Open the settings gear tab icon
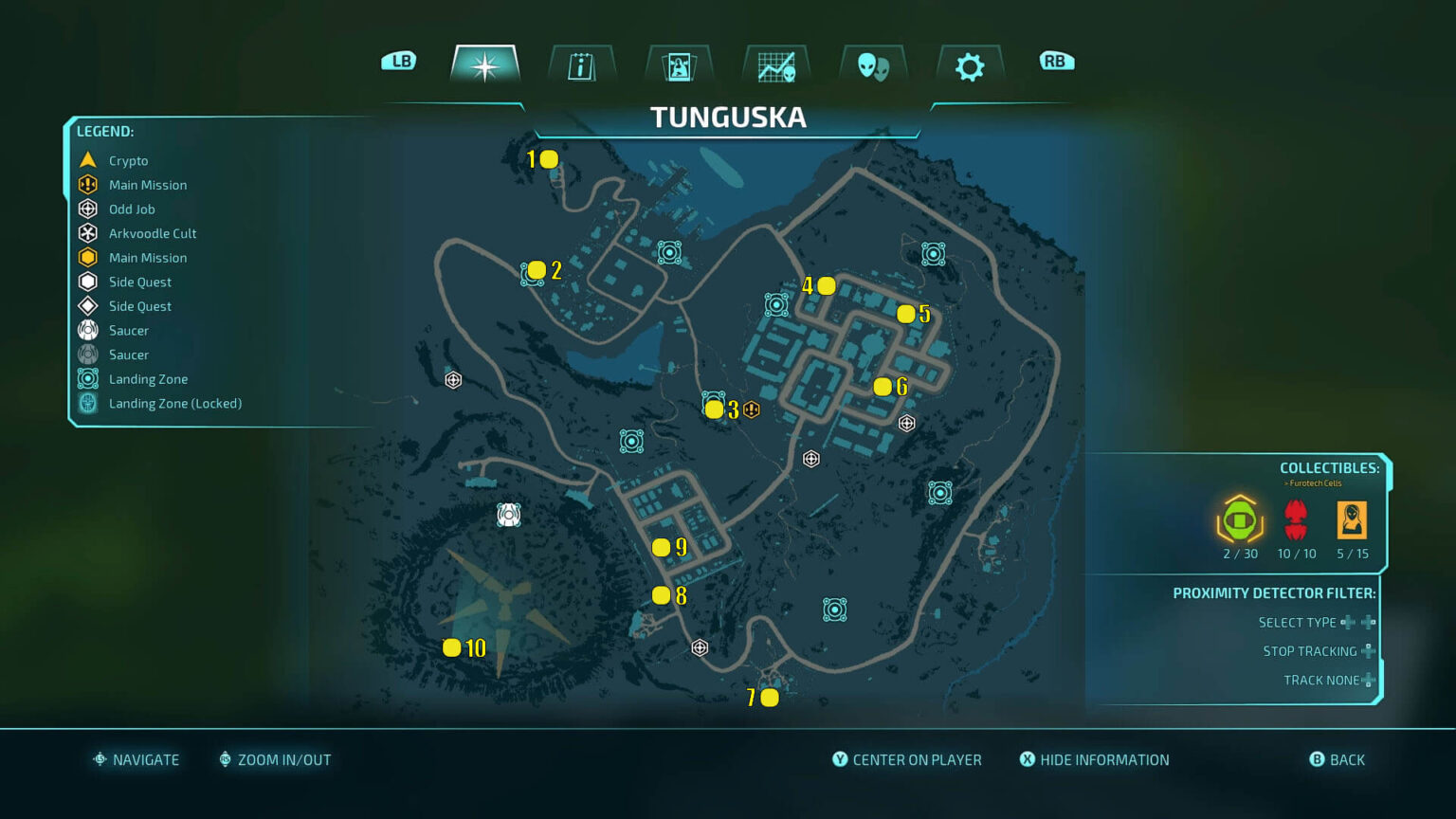This screenshot has width=1456, height=819. pos(969,64)
